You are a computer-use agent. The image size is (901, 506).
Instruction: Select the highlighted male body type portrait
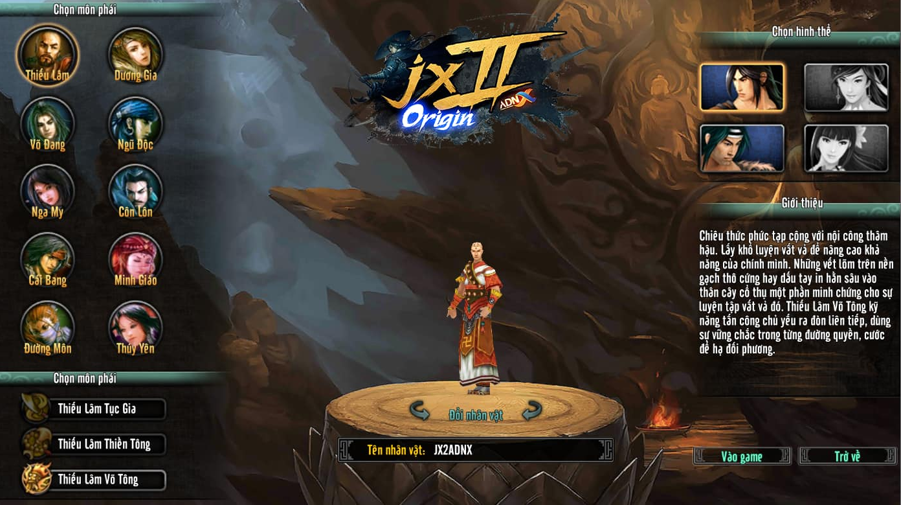click(742, 87)
